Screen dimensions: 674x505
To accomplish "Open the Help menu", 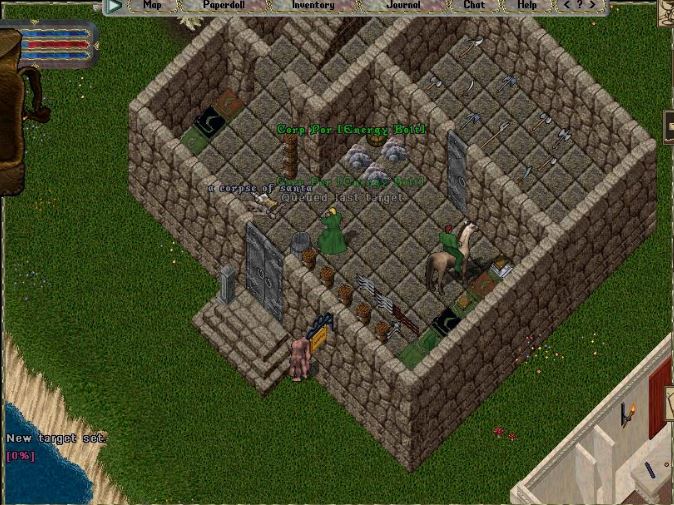I will pyautogui.click(x=526, y=5).
